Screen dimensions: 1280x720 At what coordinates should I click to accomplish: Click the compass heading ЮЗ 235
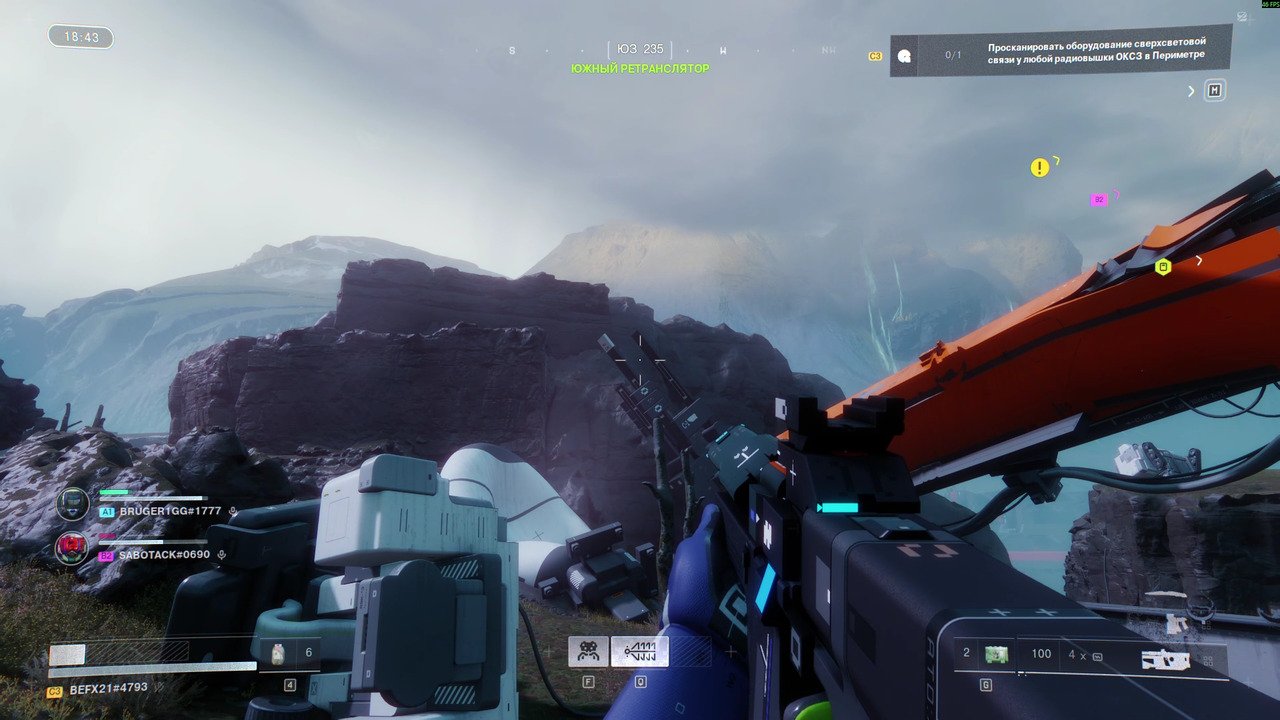(x=640, y=49)
